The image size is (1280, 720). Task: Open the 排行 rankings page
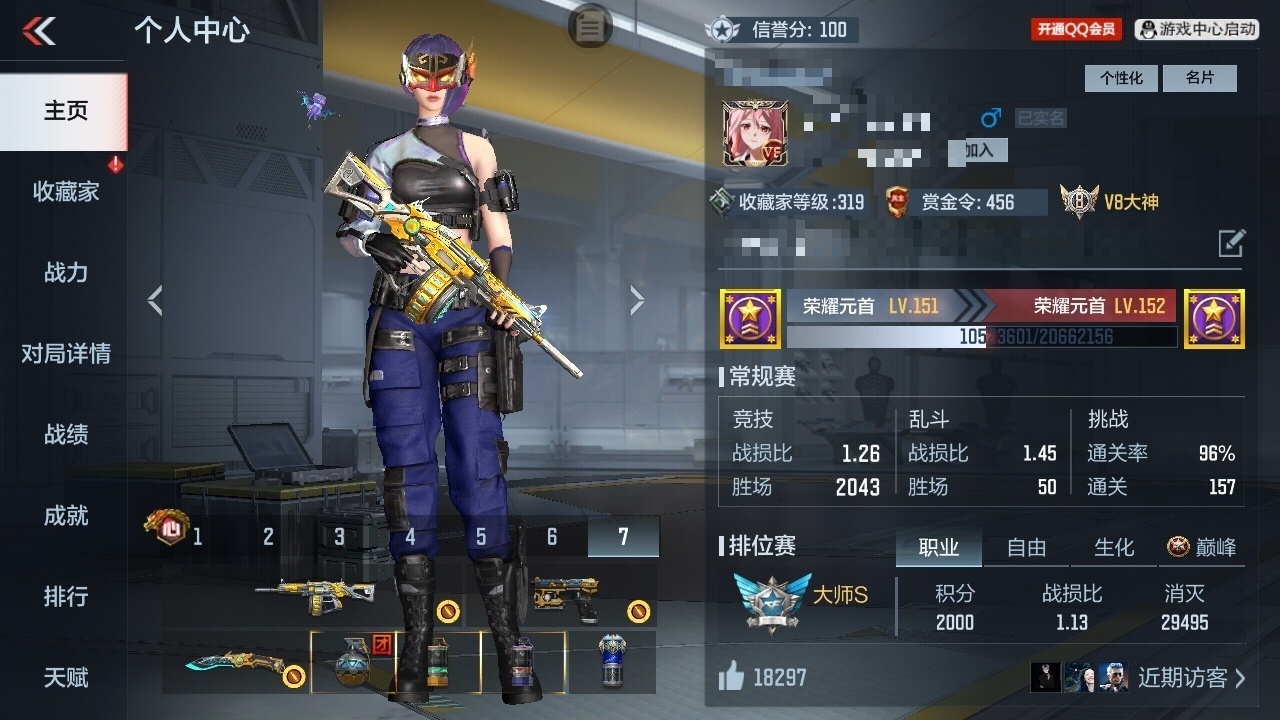(x=65, y=596)
